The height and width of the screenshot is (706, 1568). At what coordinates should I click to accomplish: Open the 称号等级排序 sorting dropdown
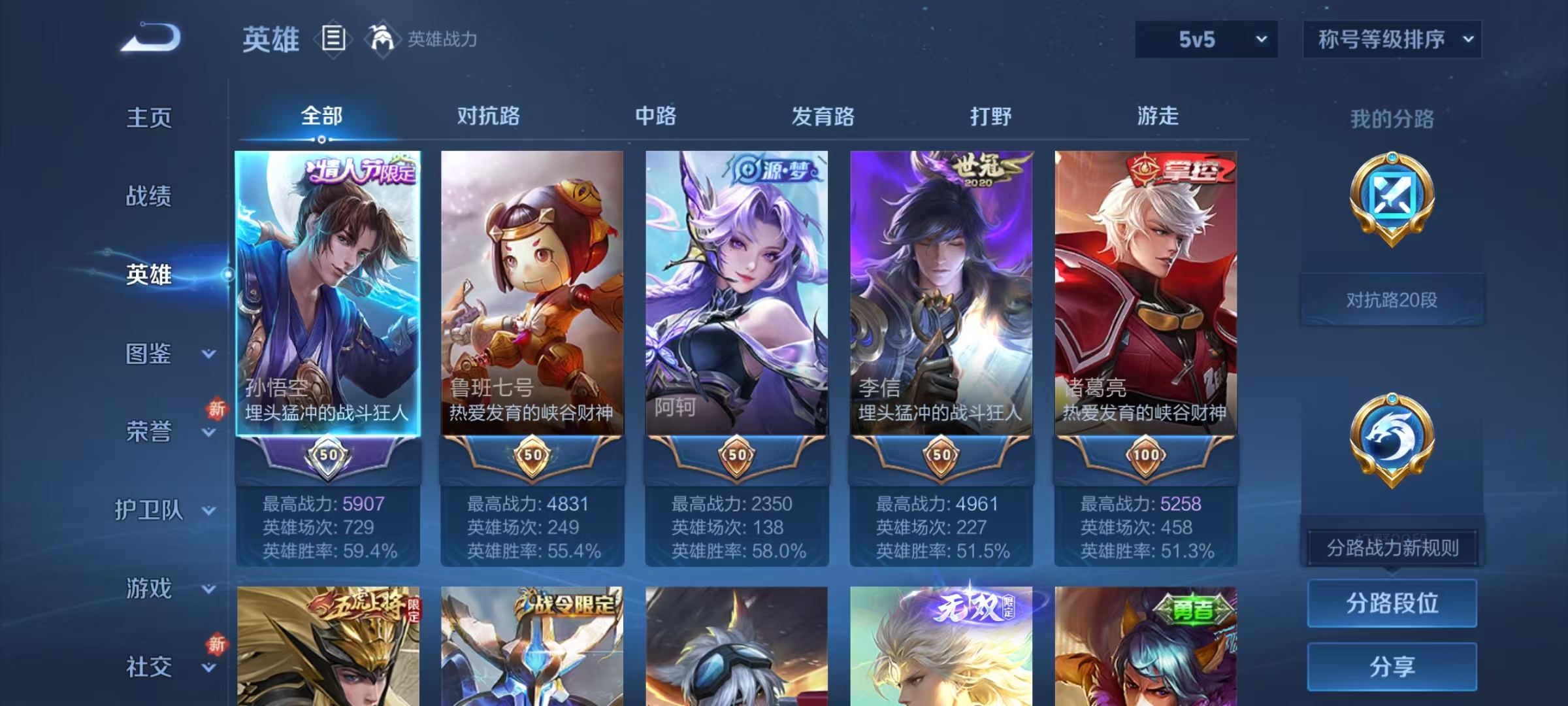pyautogui.click(x=1392, y=39)
